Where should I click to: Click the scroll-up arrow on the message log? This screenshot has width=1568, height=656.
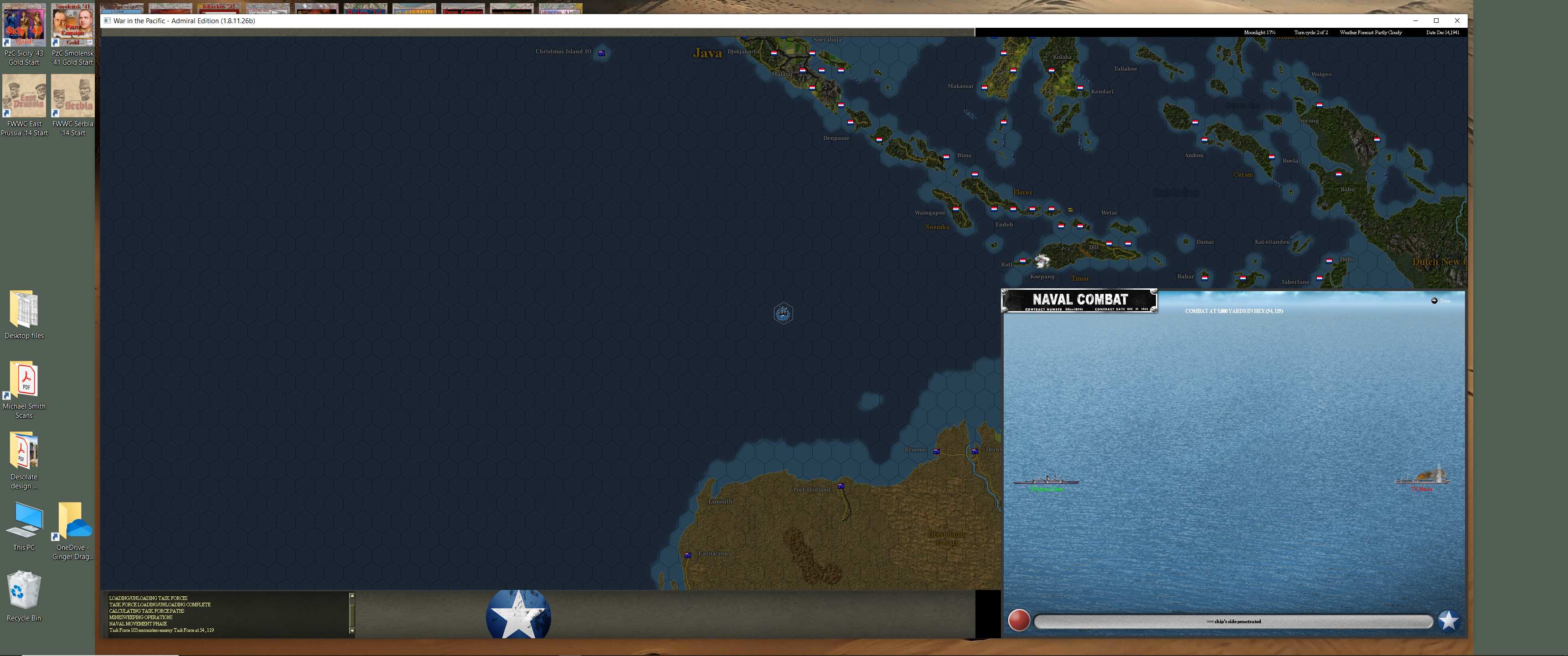(352, 596)
